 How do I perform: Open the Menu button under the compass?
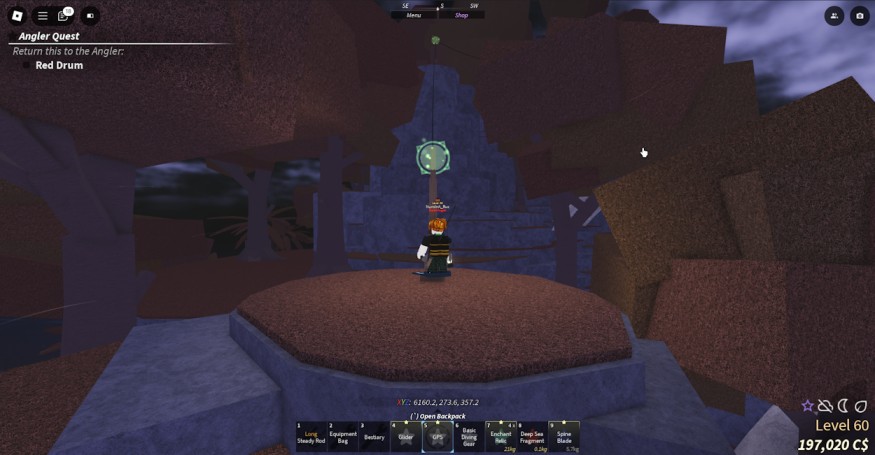tap(413, 15)
